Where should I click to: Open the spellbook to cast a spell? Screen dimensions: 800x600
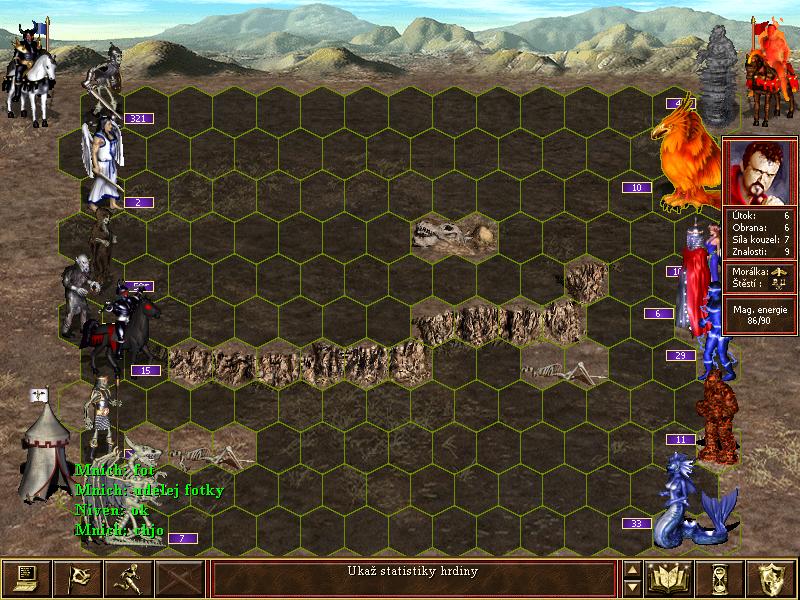tap(670, 579)
